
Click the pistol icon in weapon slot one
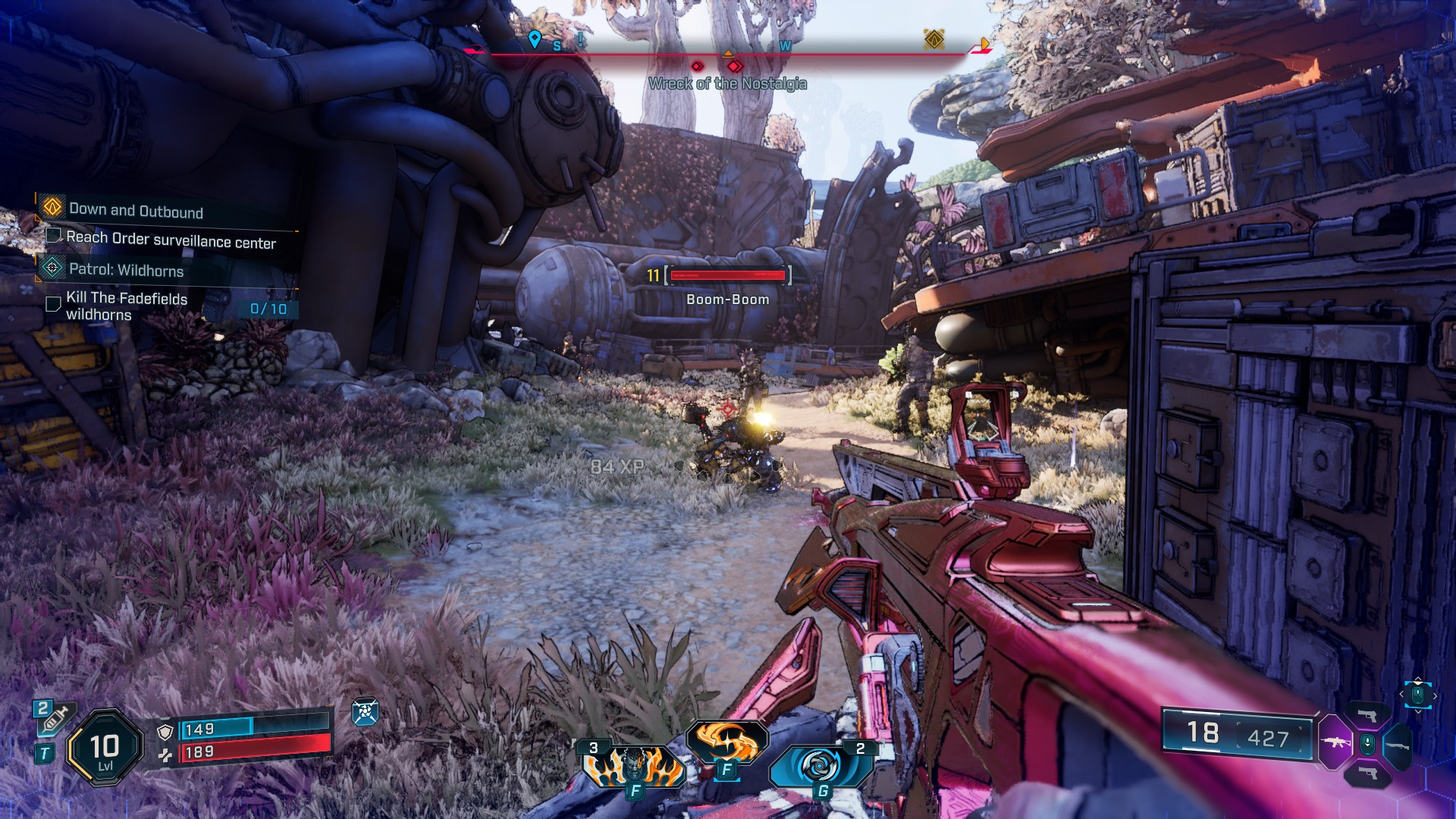1368,716
